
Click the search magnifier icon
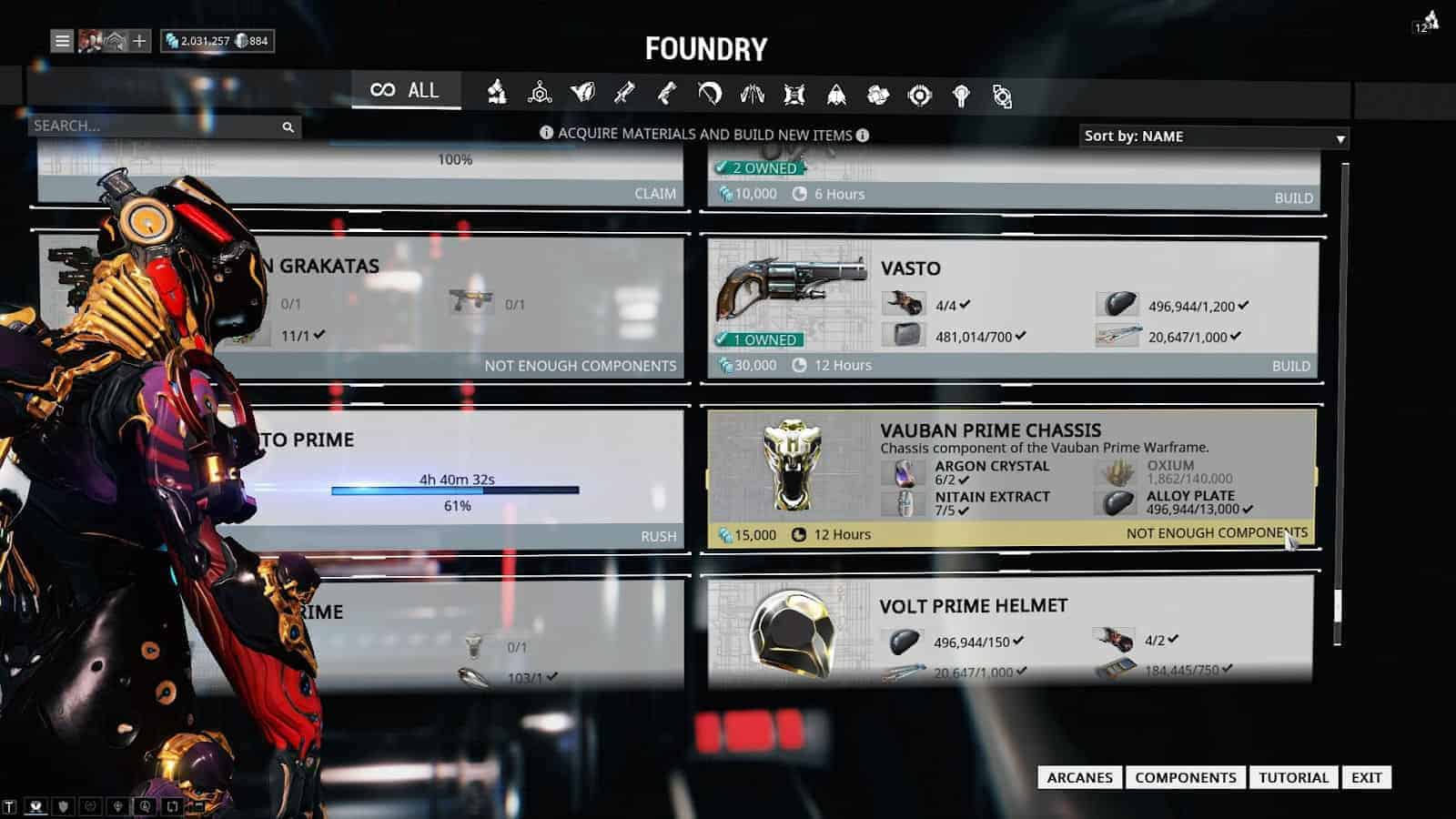288,127
